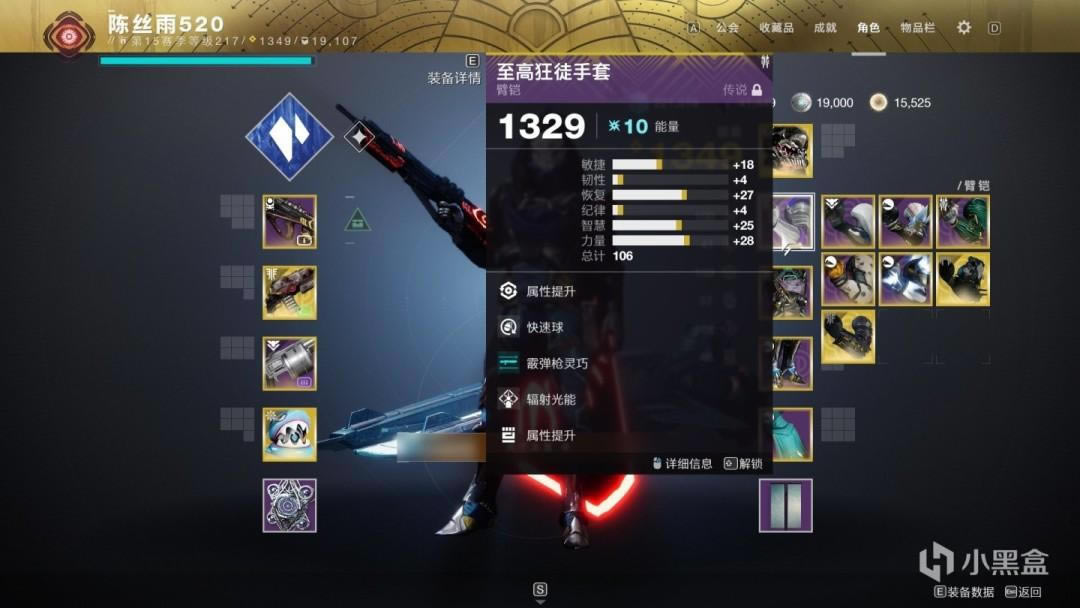Image resolution: width=1080 pixels, height=608 pixels.
Task: Choose the black gauntlets on gold background
Action: pyautogui.click(x=963, y=280)
